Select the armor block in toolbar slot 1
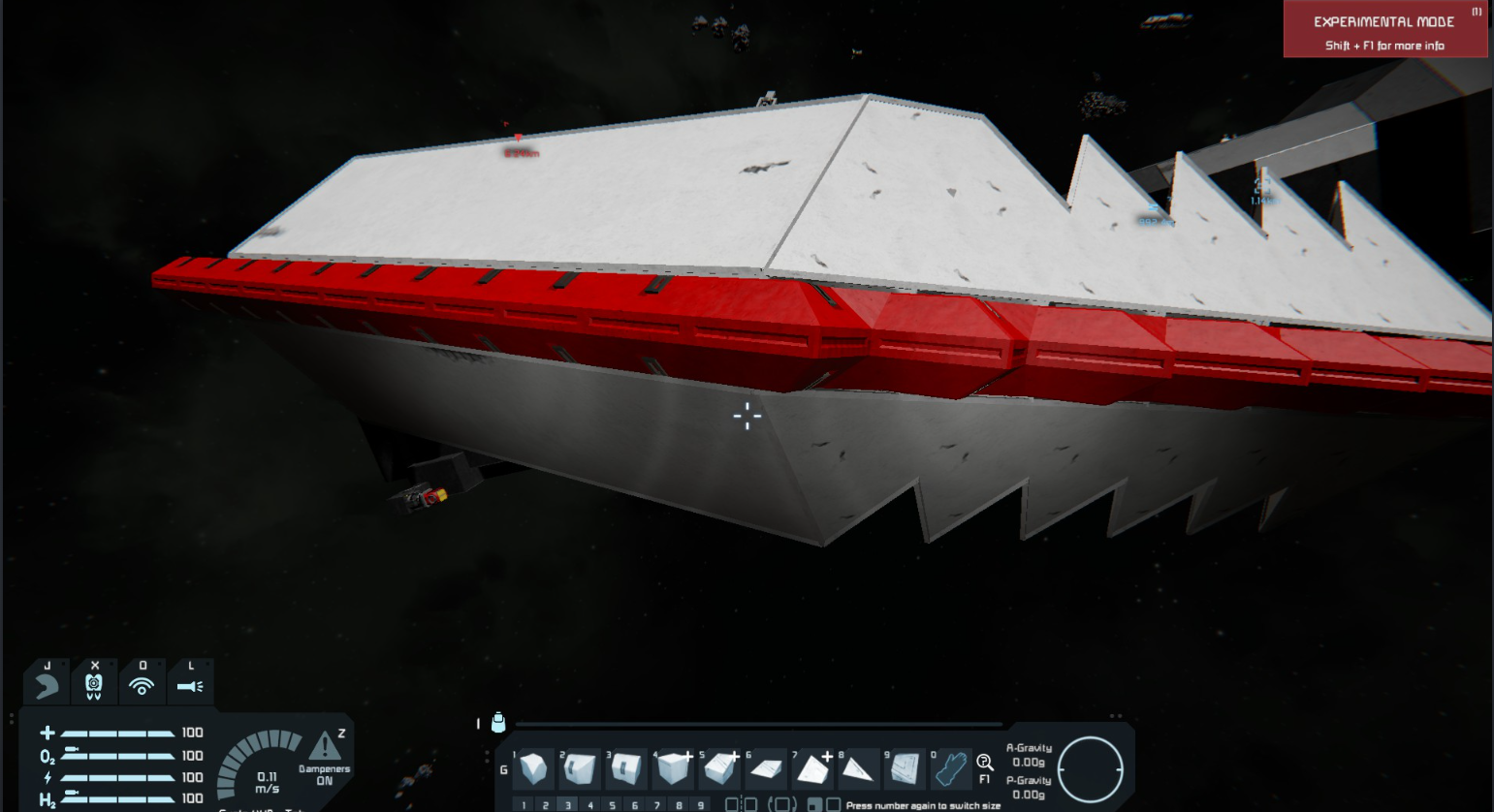The height and width of the screenshot is (812, 1494). pos(533,769)
